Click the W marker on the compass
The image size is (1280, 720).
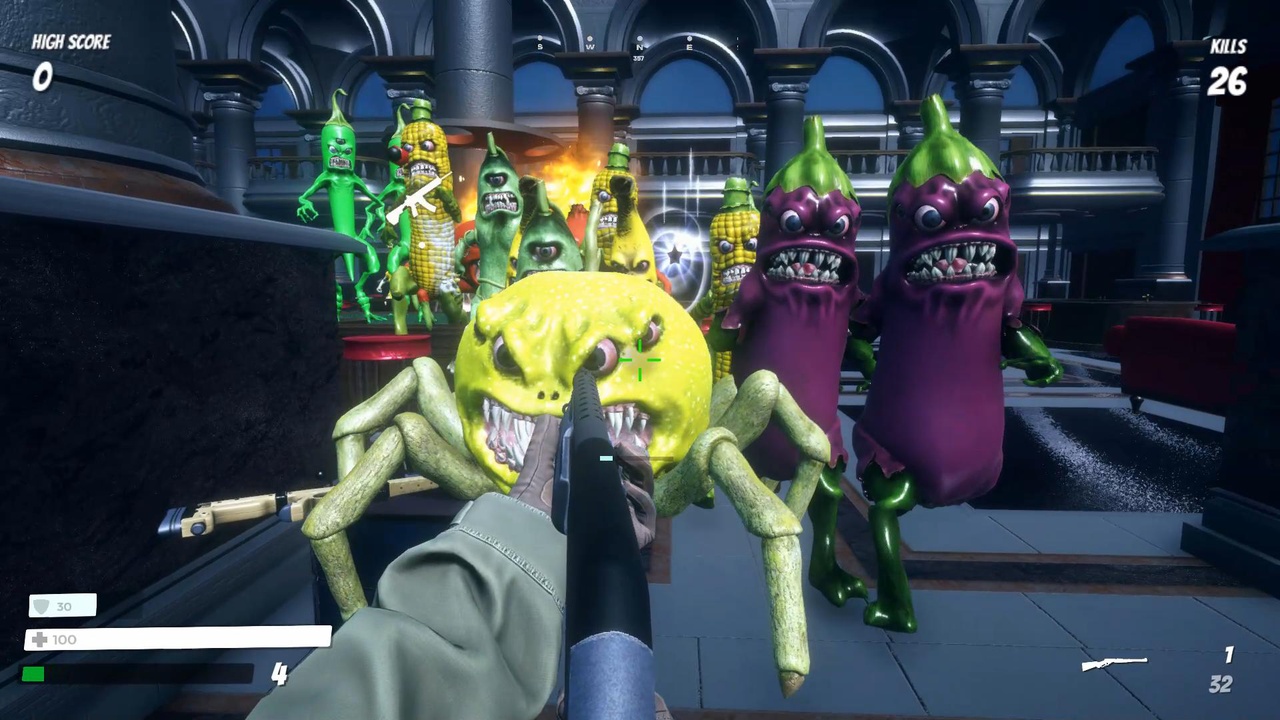click(x=590, y=46)
